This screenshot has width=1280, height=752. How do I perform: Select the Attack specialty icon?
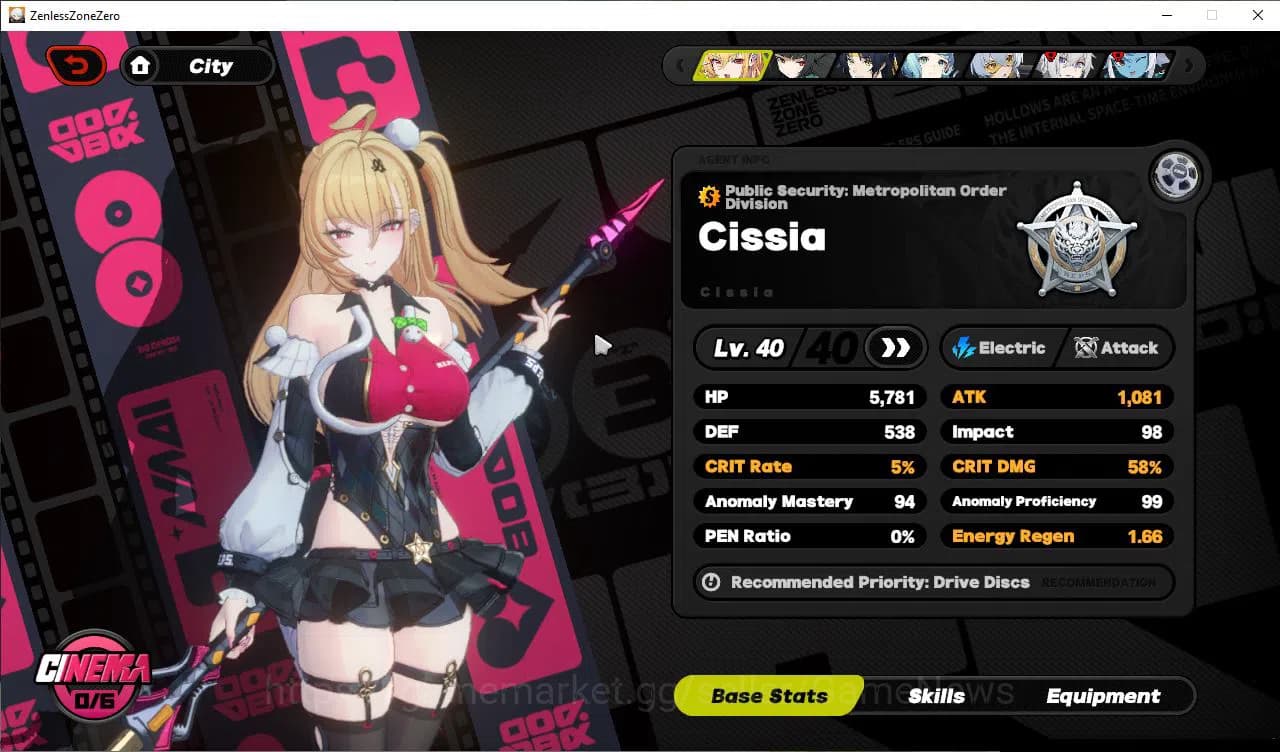1085,348
